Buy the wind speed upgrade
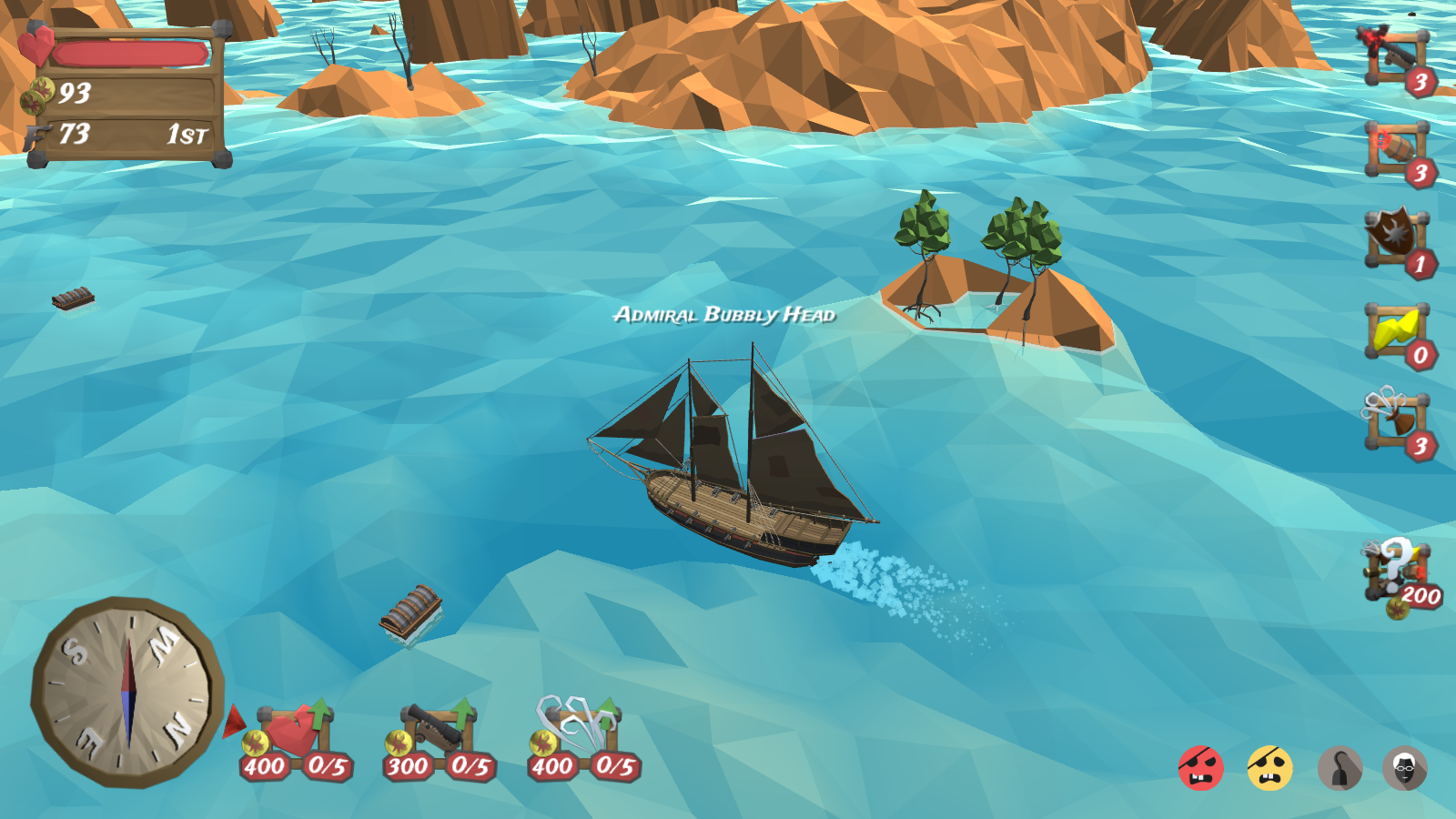The height and width of the screenshot is (819, 1456). [x=583, y=735]
